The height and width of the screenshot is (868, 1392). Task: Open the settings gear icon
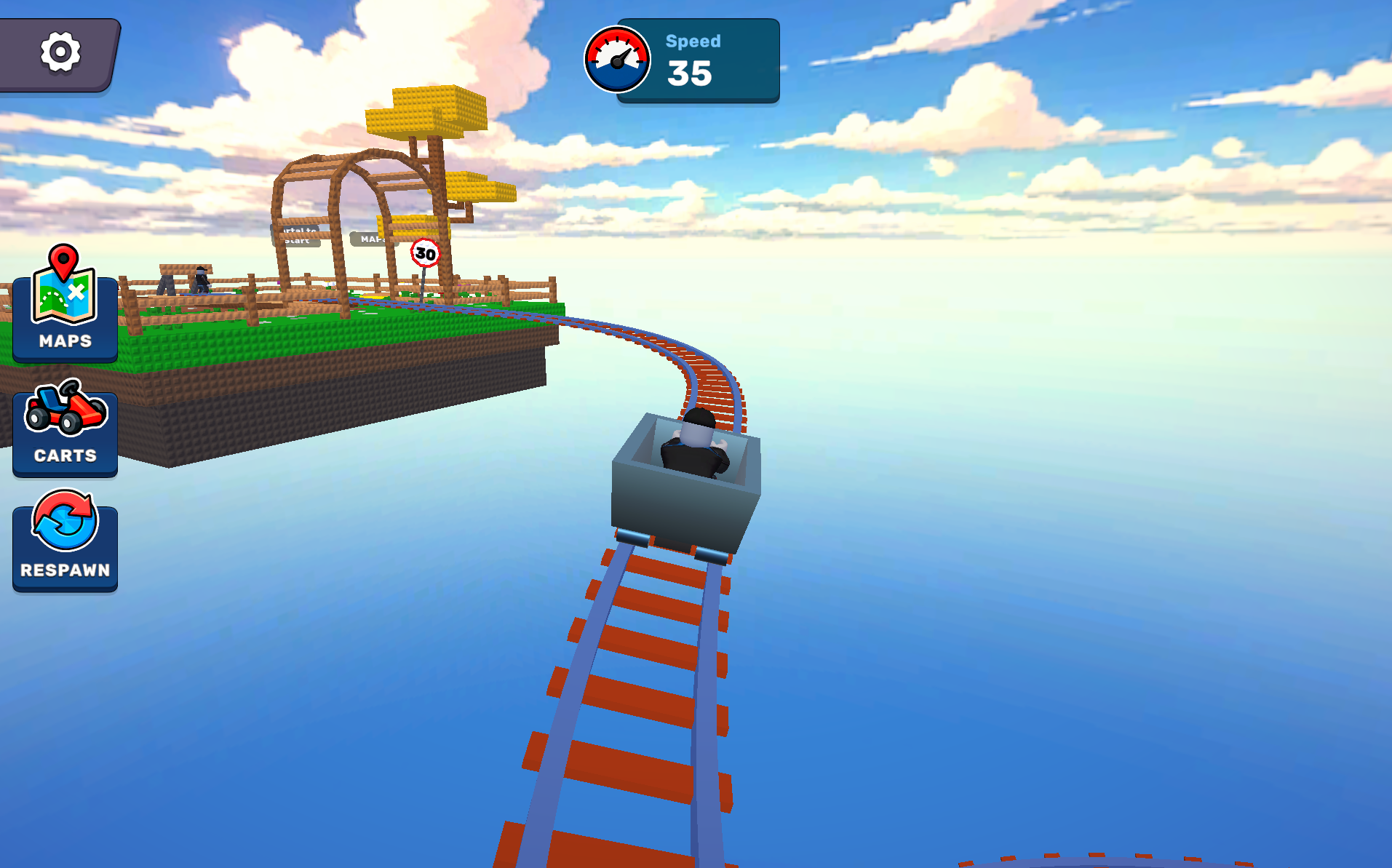point(61,52)
